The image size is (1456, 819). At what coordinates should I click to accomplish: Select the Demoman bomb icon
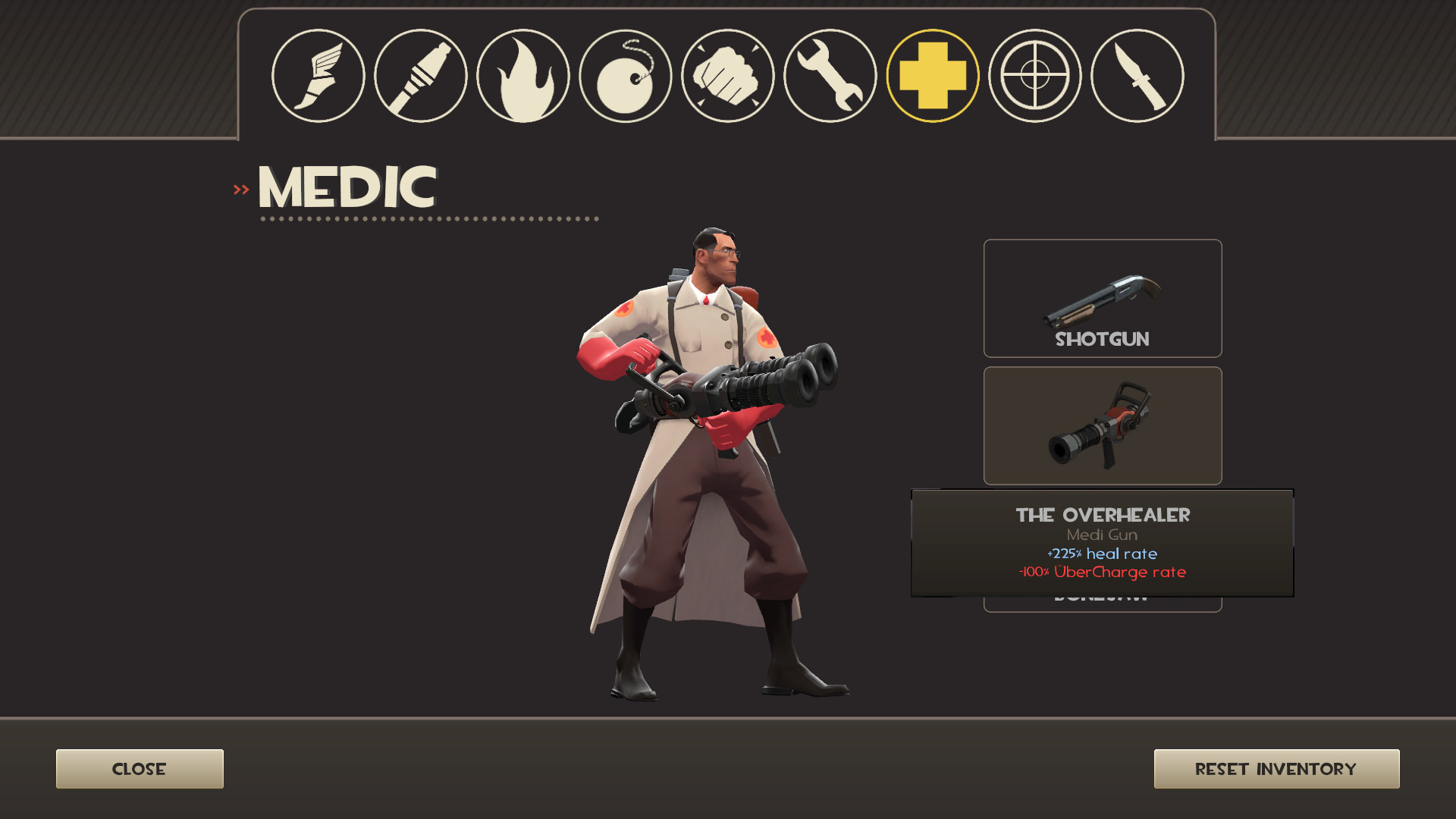626,75
